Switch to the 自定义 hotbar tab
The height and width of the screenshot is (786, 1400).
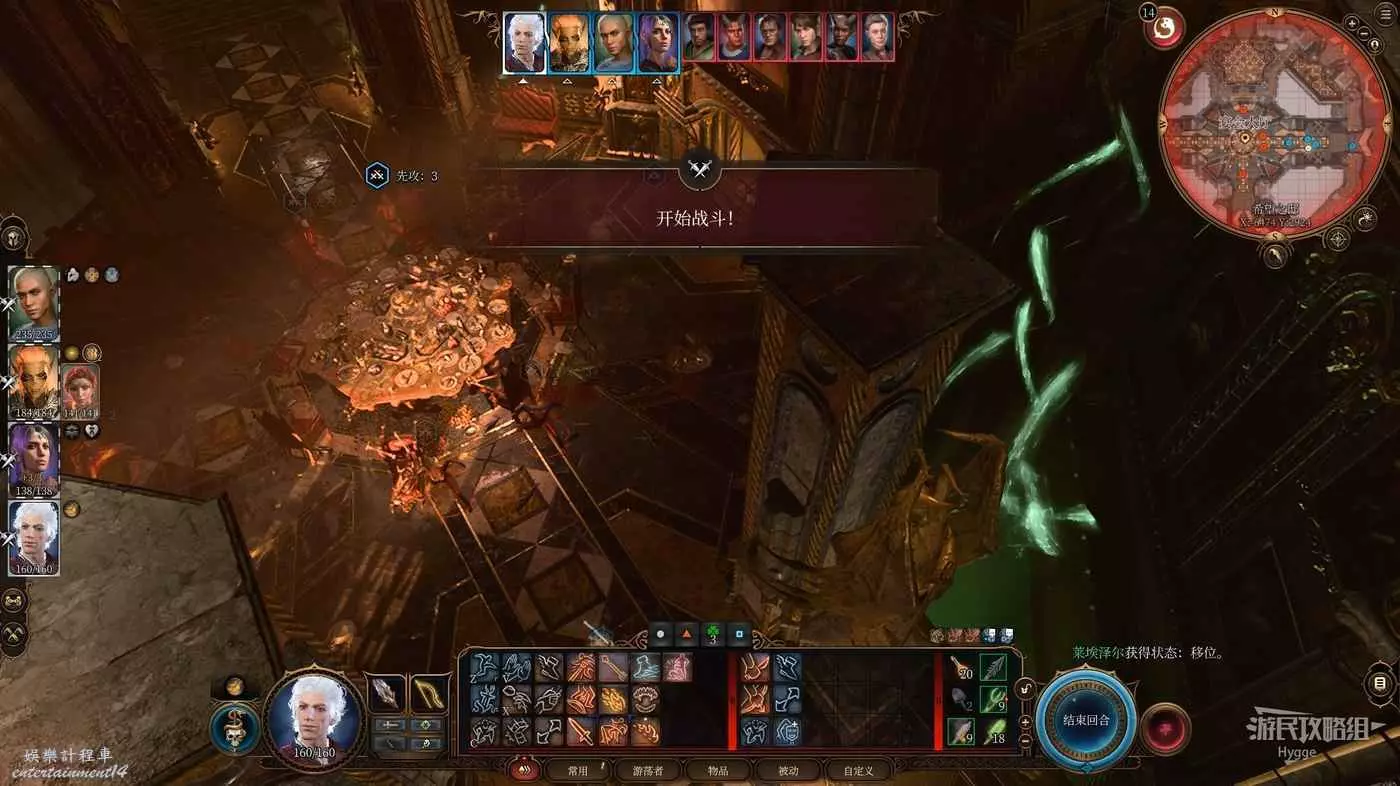(x=858, y=770)
